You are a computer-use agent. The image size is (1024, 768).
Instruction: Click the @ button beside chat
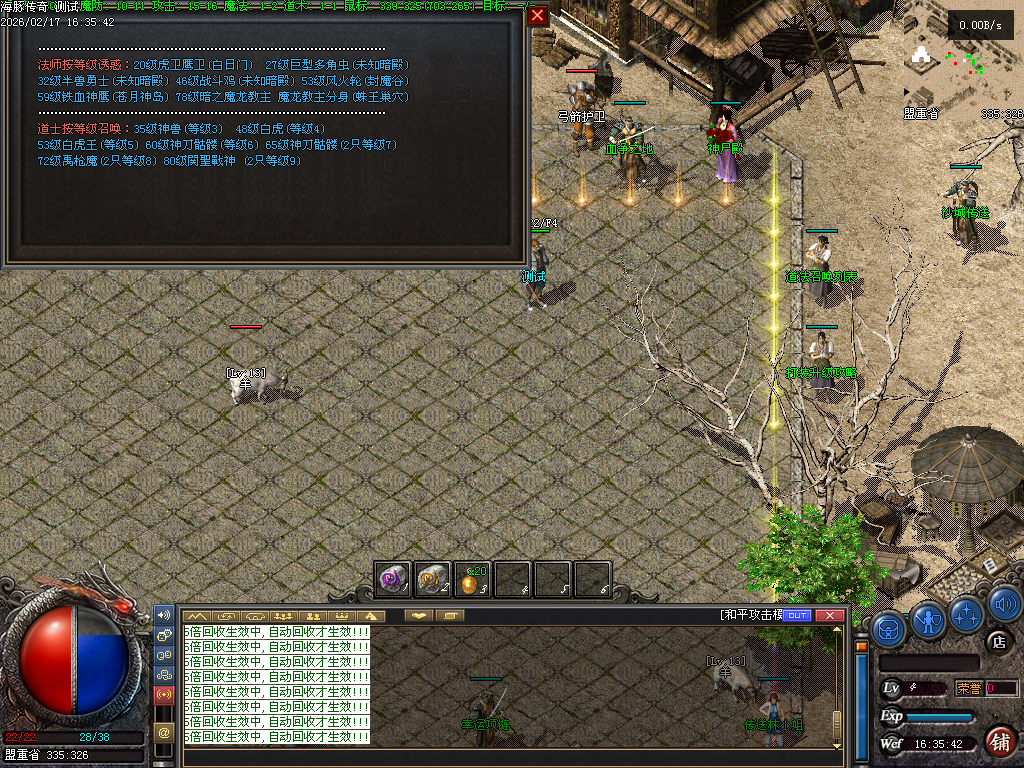click(164, 732)
